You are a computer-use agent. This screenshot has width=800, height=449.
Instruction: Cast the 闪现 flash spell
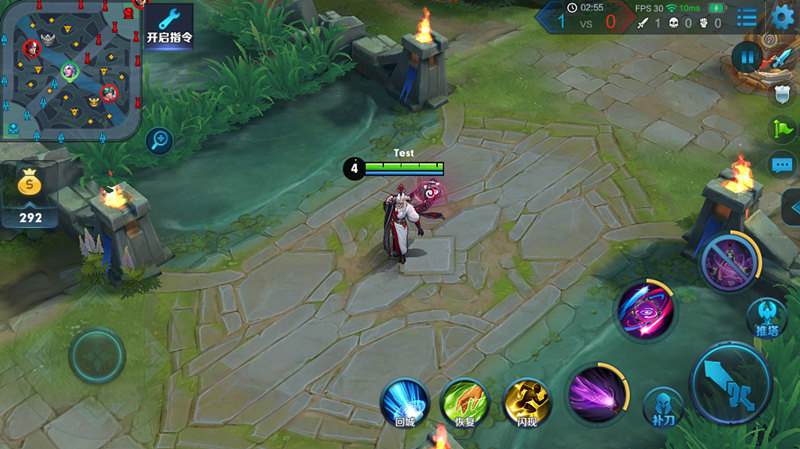527,401
